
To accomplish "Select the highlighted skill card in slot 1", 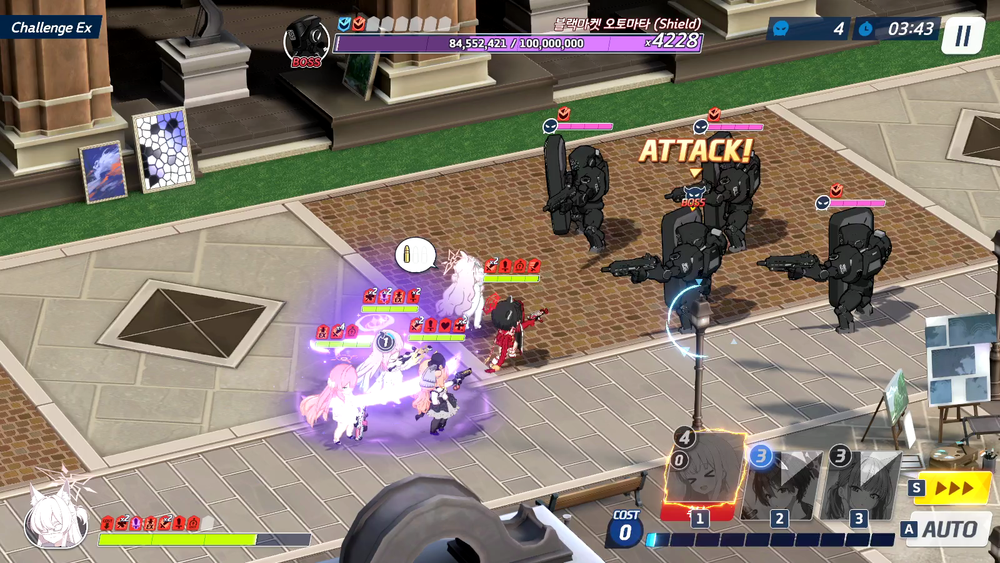I will pos(702,476).
